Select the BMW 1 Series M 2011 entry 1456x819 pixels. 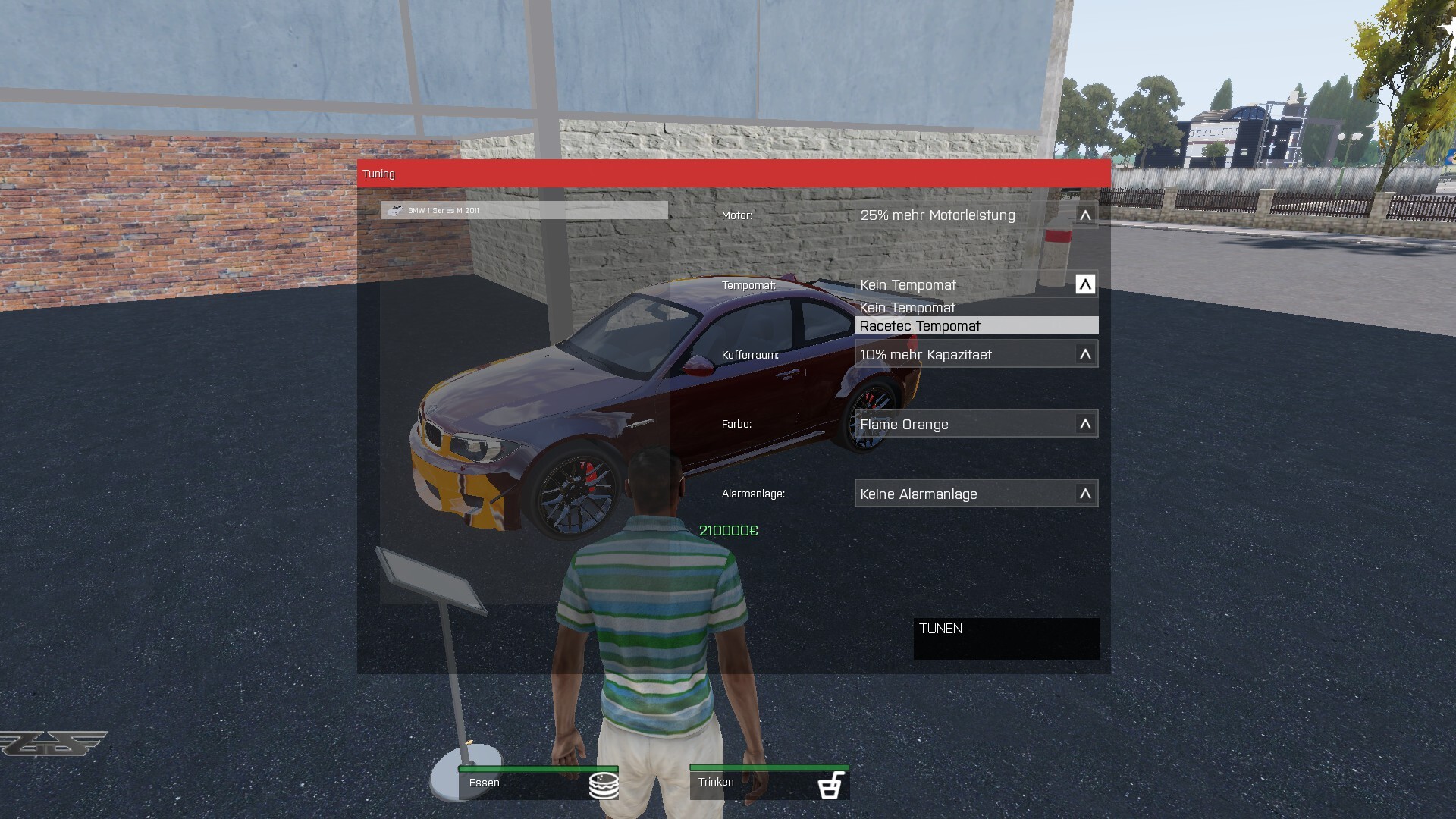(524, 210)
